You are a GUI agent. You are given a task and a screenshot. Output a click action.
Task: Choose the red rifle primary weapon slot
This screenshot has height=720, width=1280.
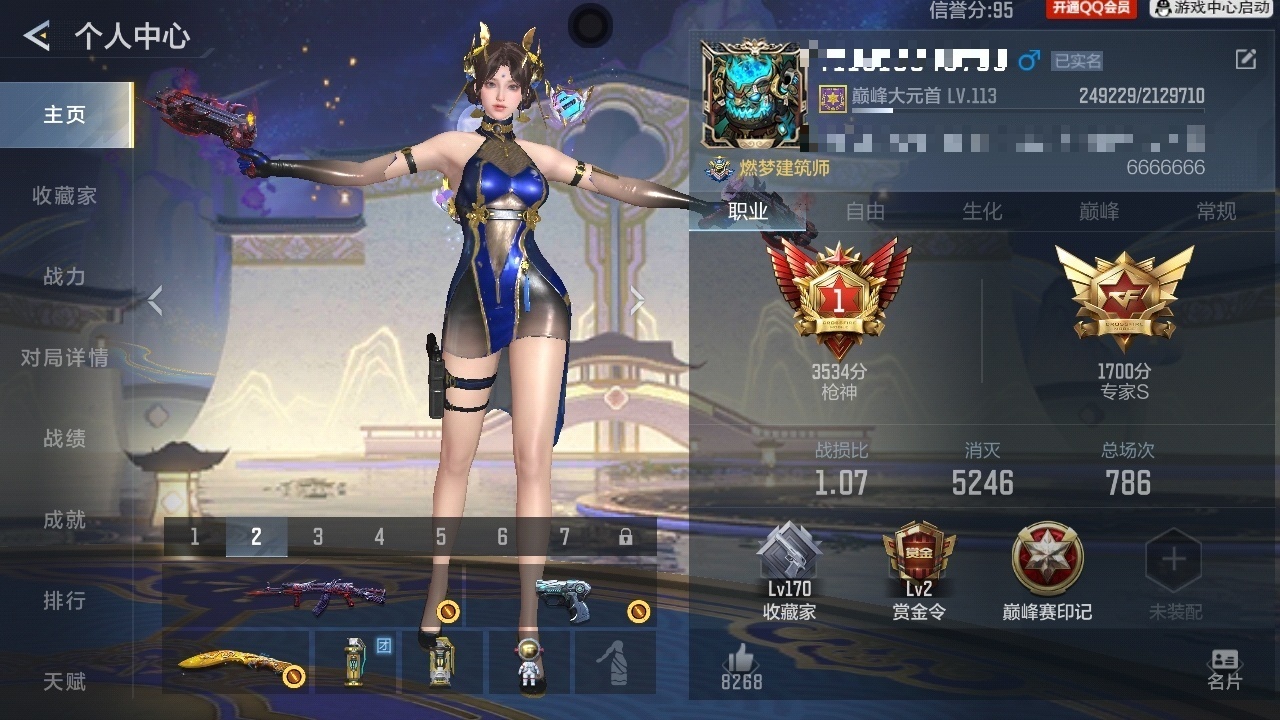315,596
